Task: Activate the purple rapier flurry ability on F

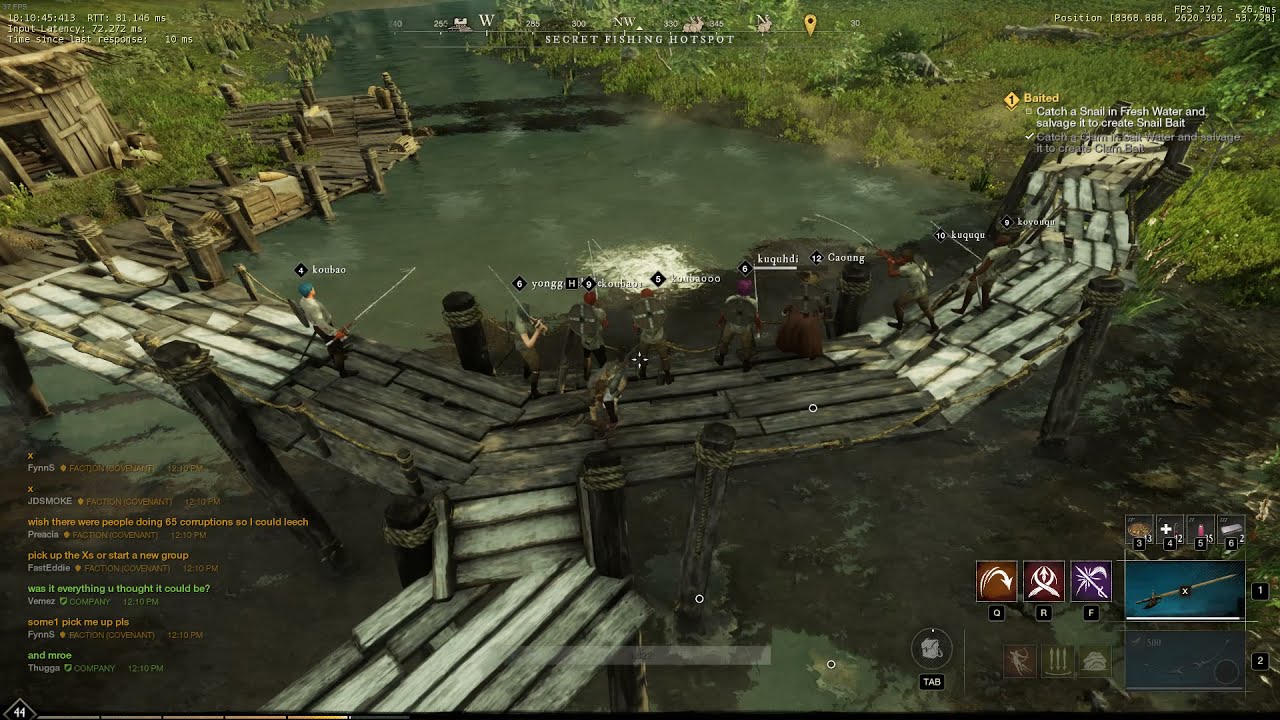Action: pyautogui.click(x=1091, y=581)
